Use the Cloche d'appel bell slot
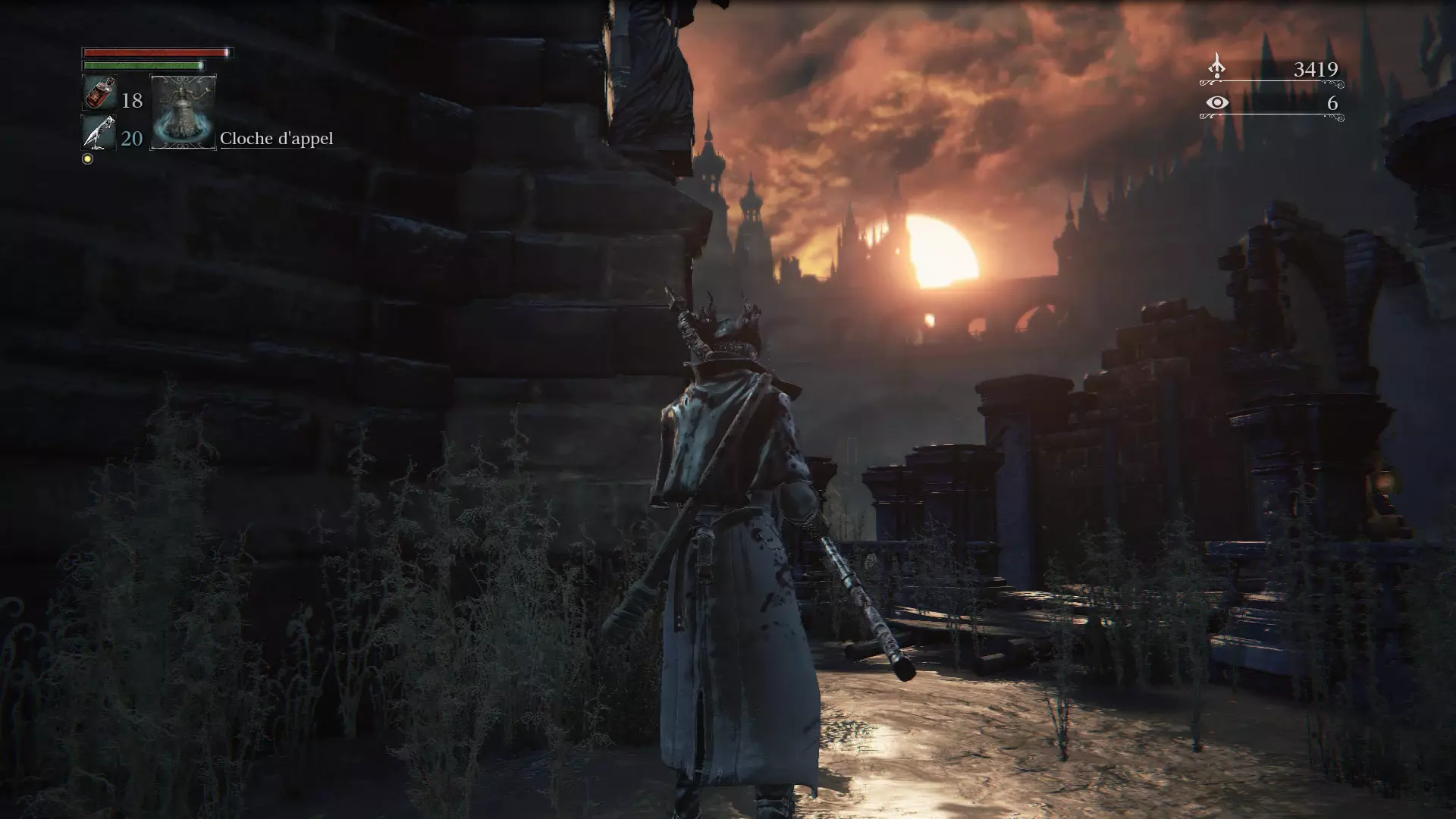This screenshot has height=819, width=1456. pyautogui.click(x=184, y=112)
